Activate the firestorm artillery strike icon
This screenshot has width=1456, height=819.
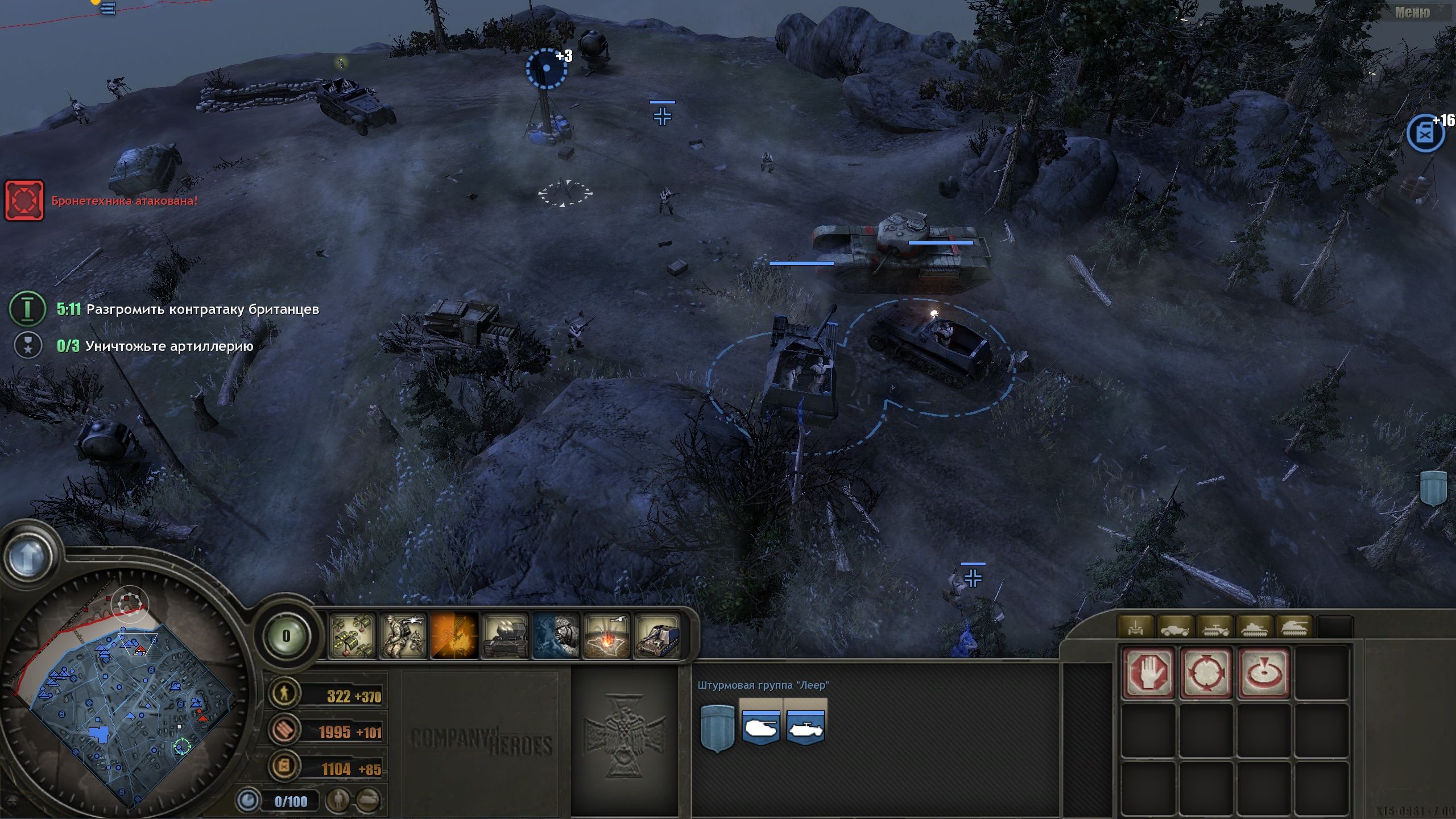click(x=607, y=637)
